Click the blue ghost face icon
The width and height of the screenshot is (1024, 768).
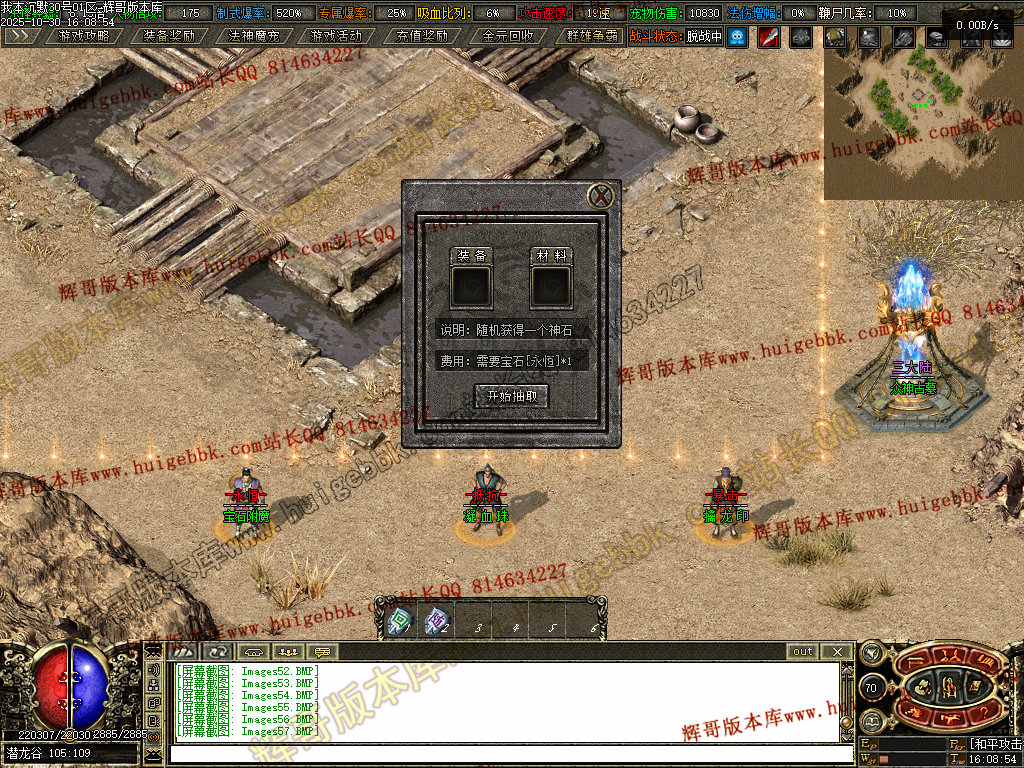[738, 37]
